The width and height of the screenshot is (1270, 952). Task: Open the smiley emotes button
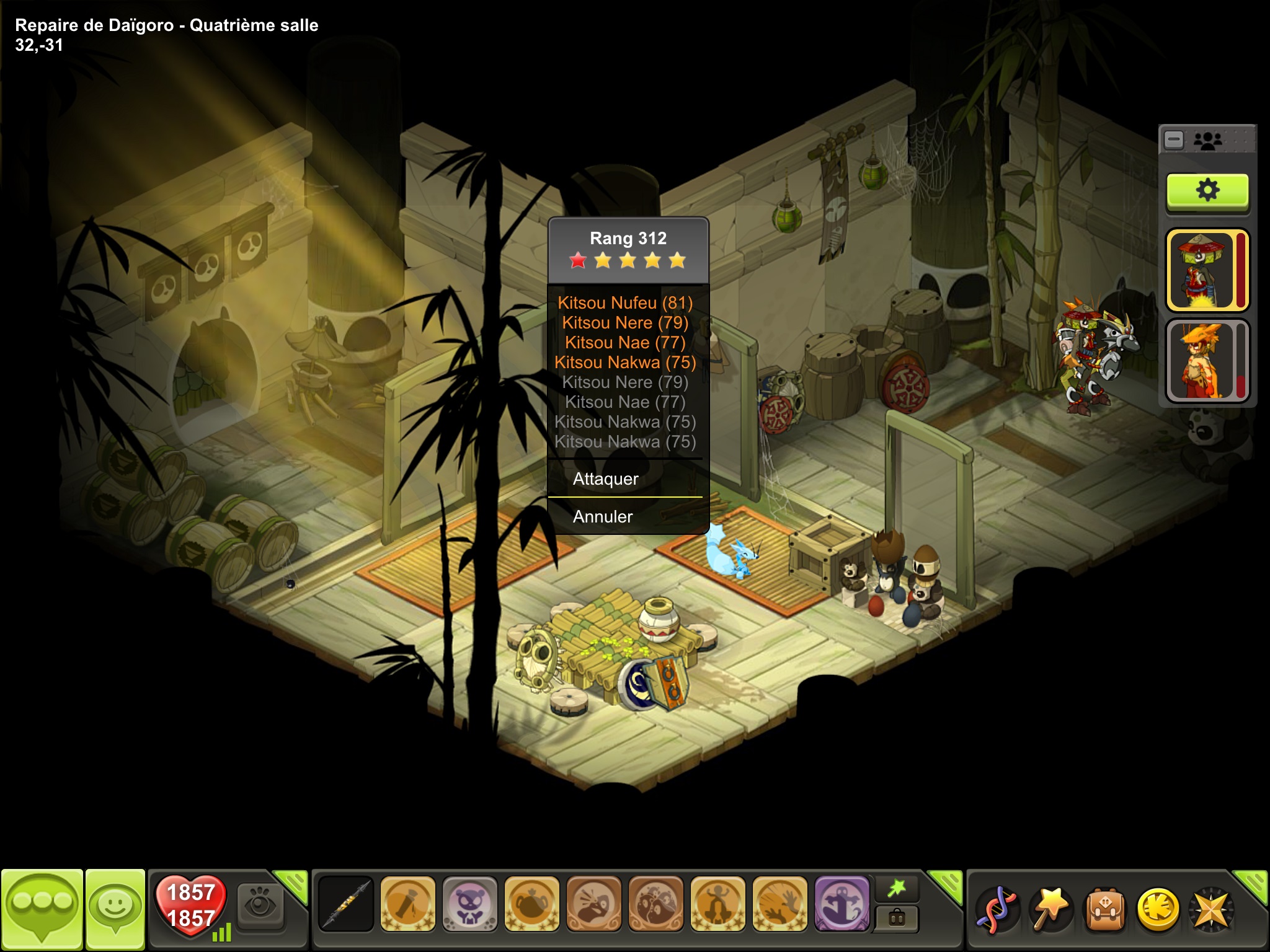tap(115, 909)
